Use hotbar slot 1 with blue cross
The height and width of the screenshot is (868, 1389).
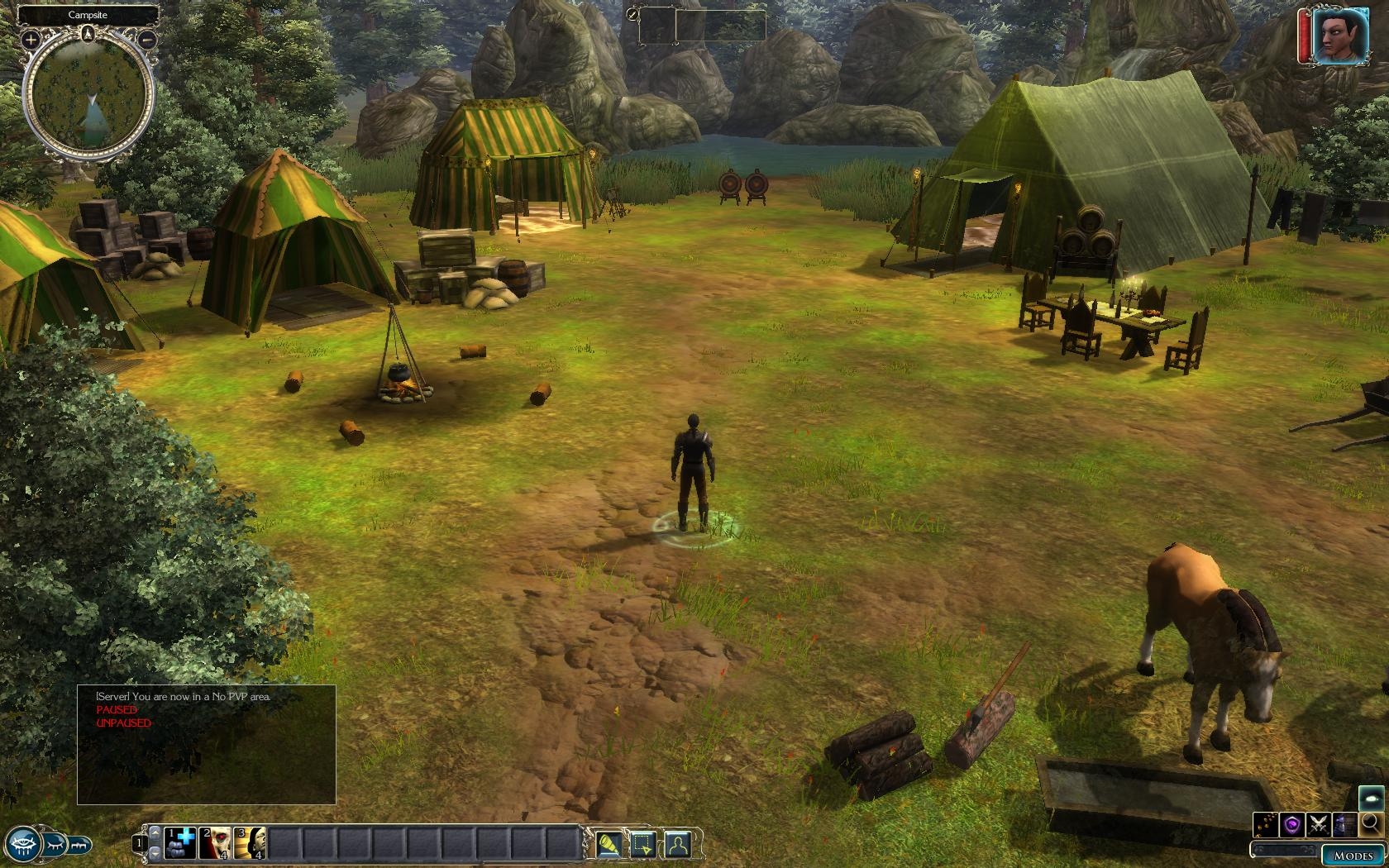click(x=179, y=843)
